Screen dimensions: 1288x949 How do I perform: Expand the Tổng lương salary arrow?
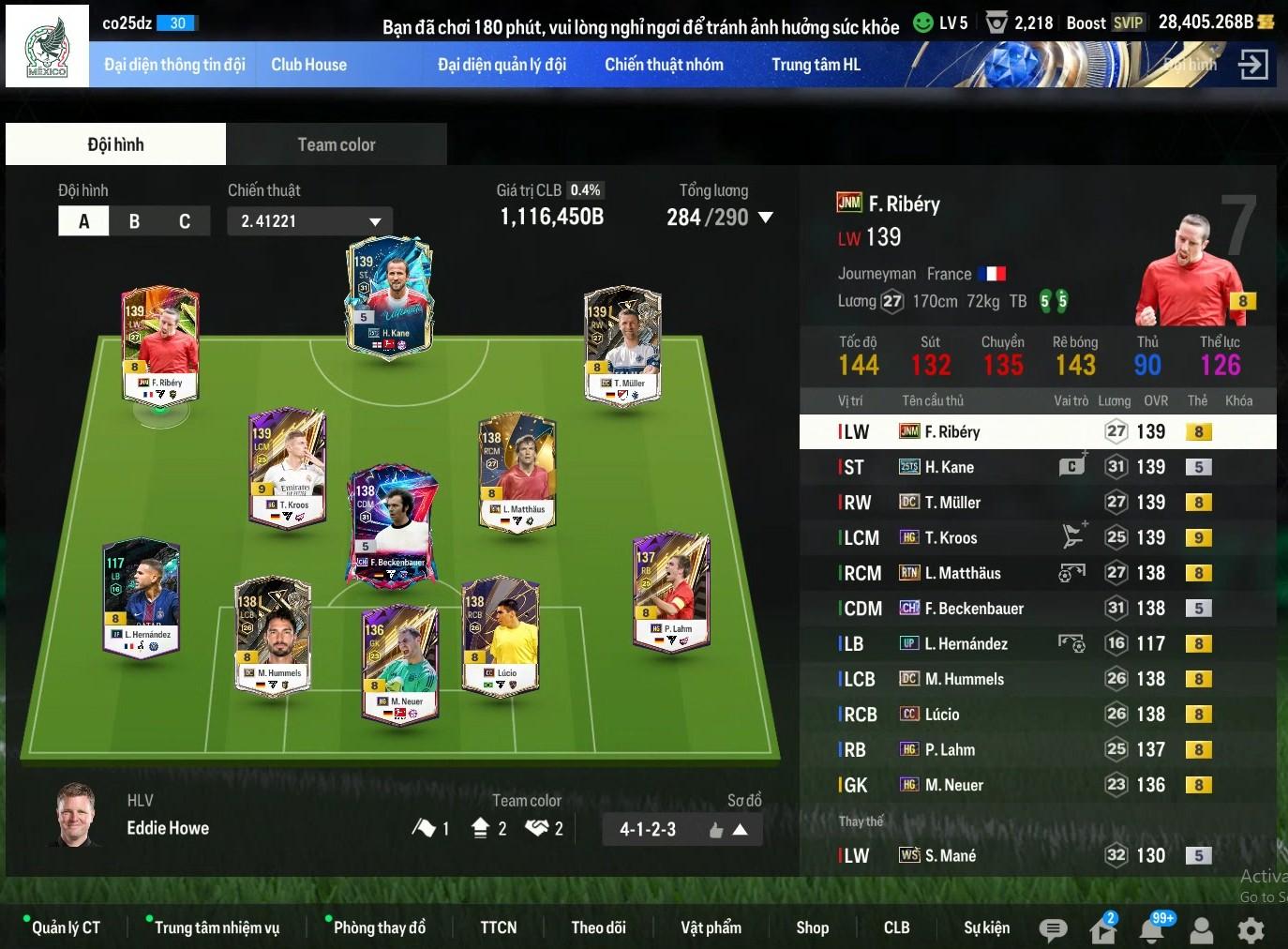tap(766, 218)
